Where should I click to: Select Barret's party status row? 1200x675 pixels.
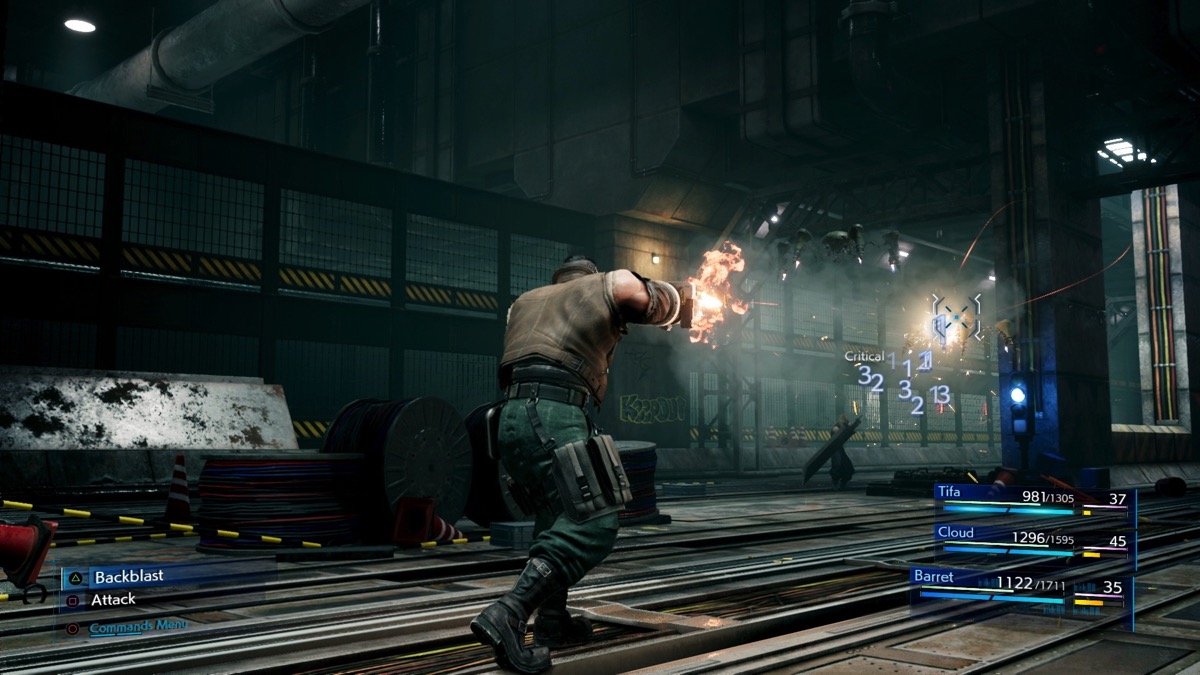pyautogui.click(x=1020, y=586)
